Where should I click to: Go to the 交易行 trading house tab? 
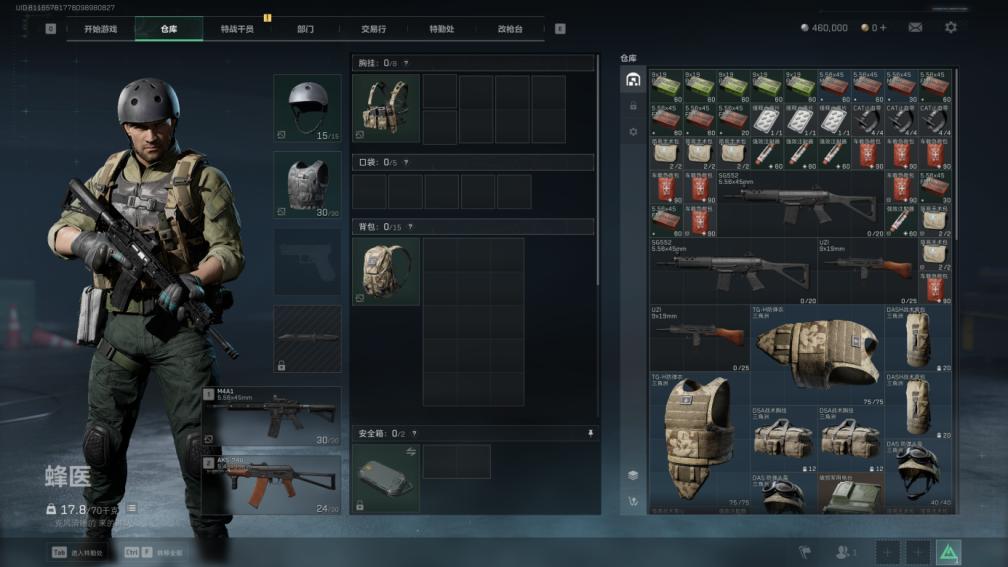point(373,29)
